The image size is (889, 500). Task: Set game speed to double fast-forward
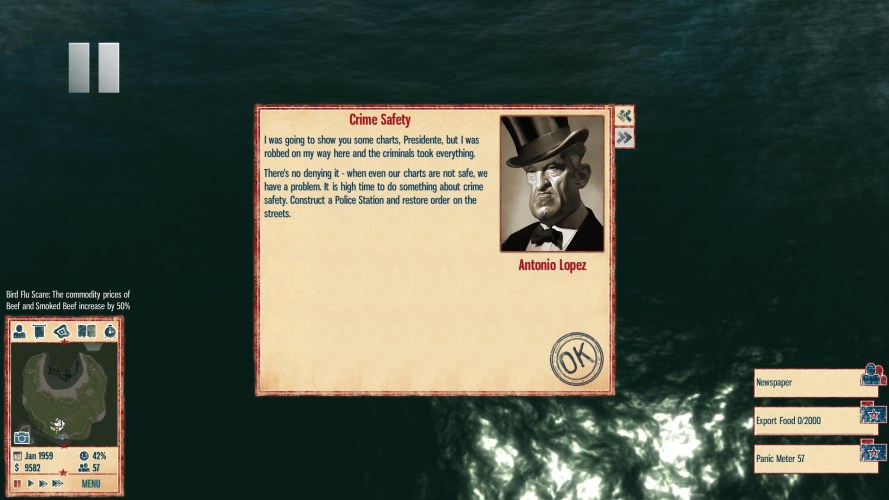click(x=43, y=484)
